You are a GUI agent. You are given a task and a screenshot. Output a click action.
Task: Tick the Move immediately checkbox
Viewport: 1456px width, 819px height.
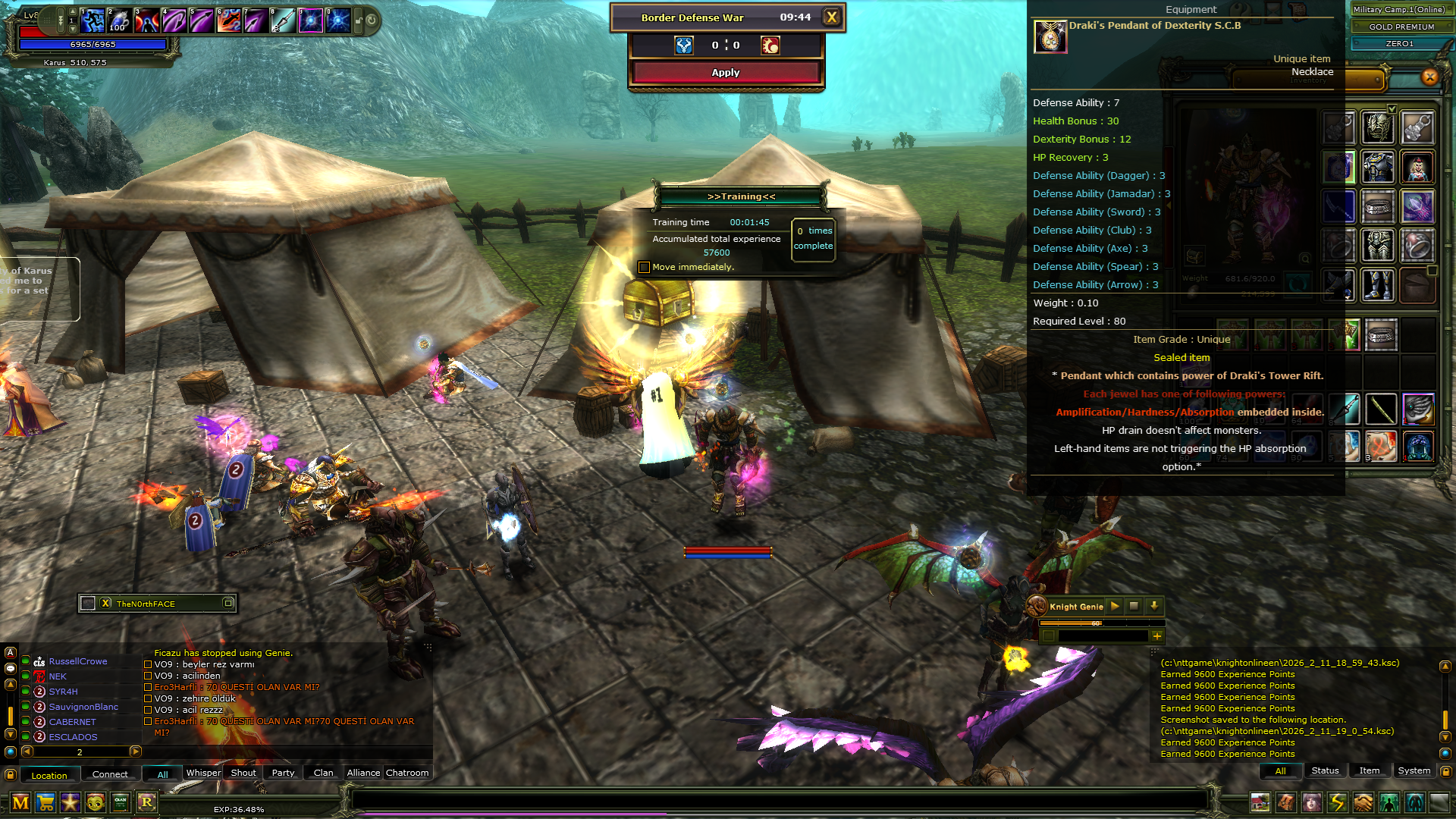[x=644, y=267]
